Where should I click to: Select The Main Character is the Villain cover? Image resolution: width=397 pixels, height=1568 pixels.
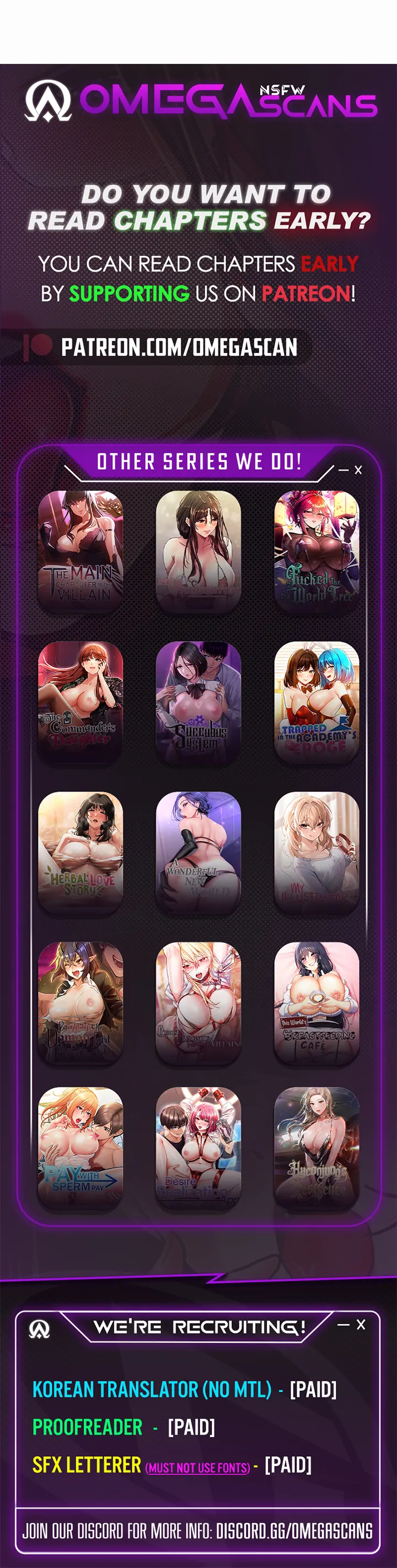[x=81, y=550]
